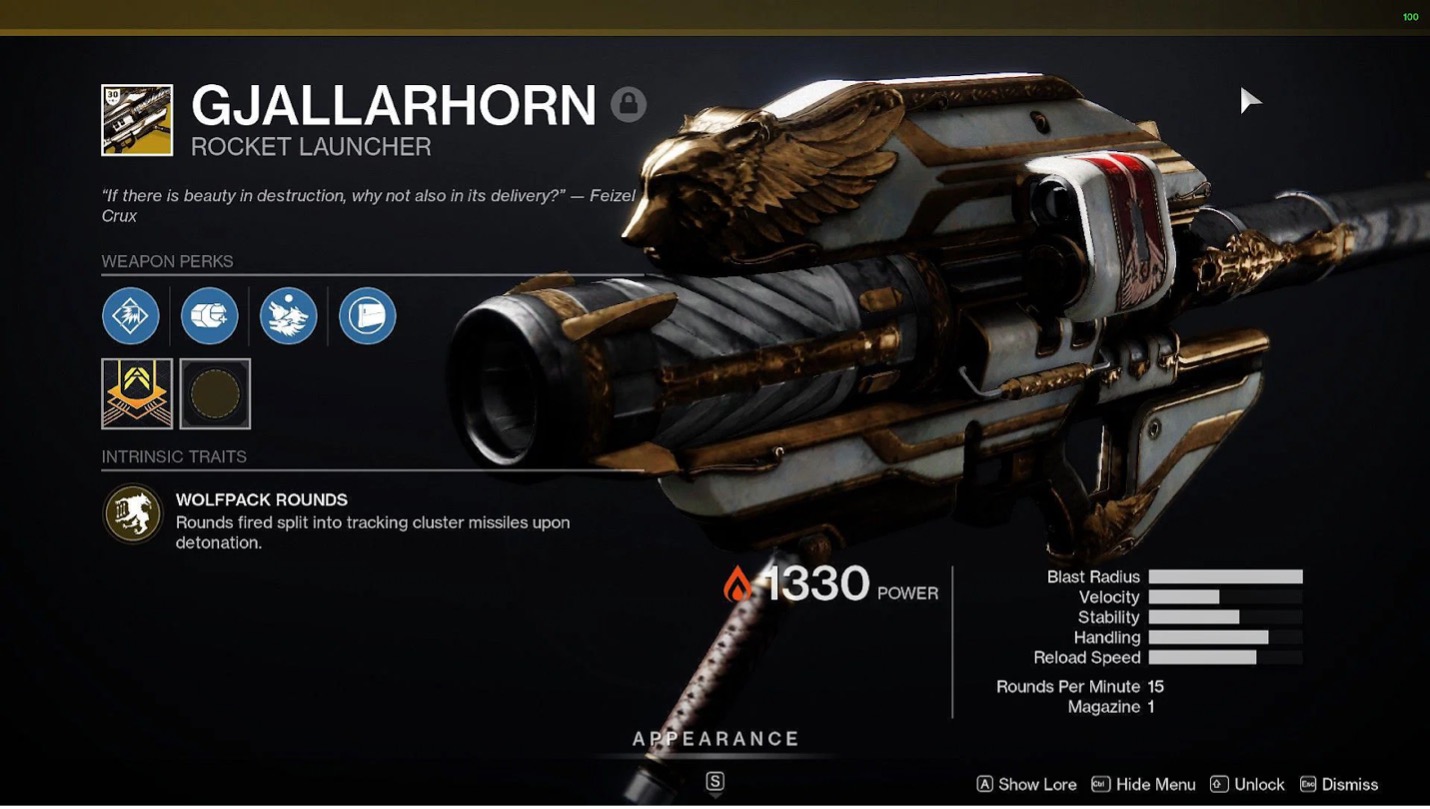Select the wolf-pack trait perk icon
Viewport: 1430px width, 809px height.
[x=288, y=315]
